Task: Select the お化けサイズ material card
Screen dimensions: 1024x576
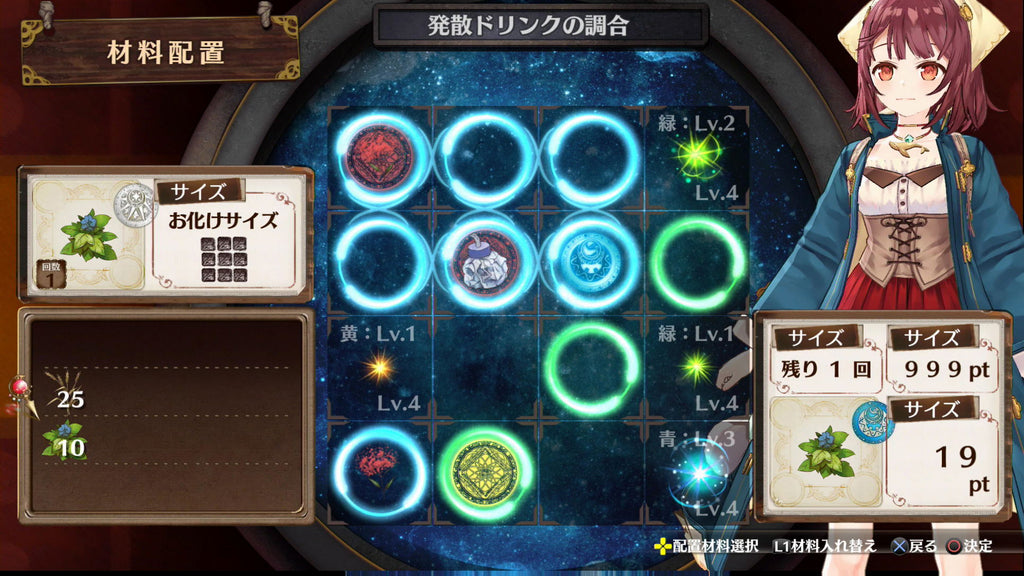Action: click(x=166, y=234)
